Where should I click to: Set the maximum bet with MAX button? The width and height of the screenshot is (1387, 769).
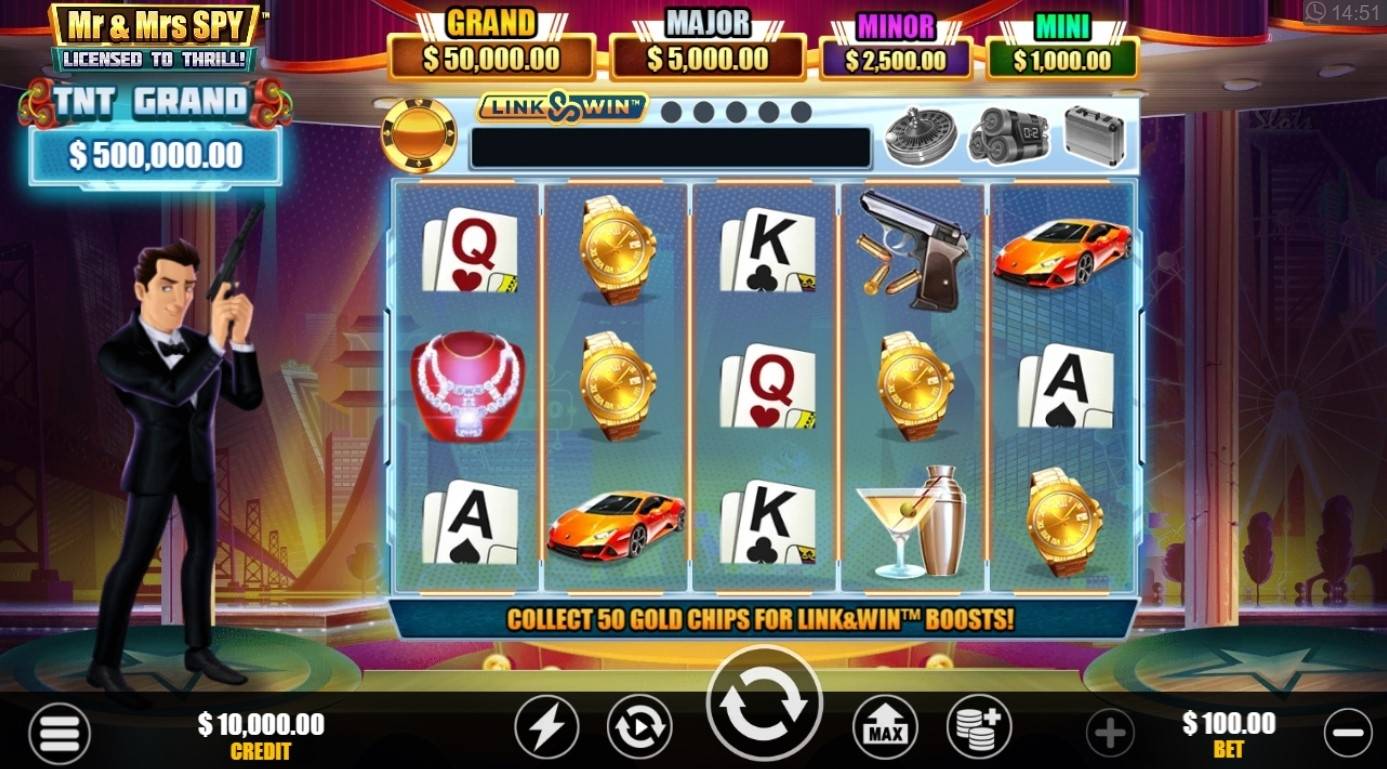[x=885, y=727]
